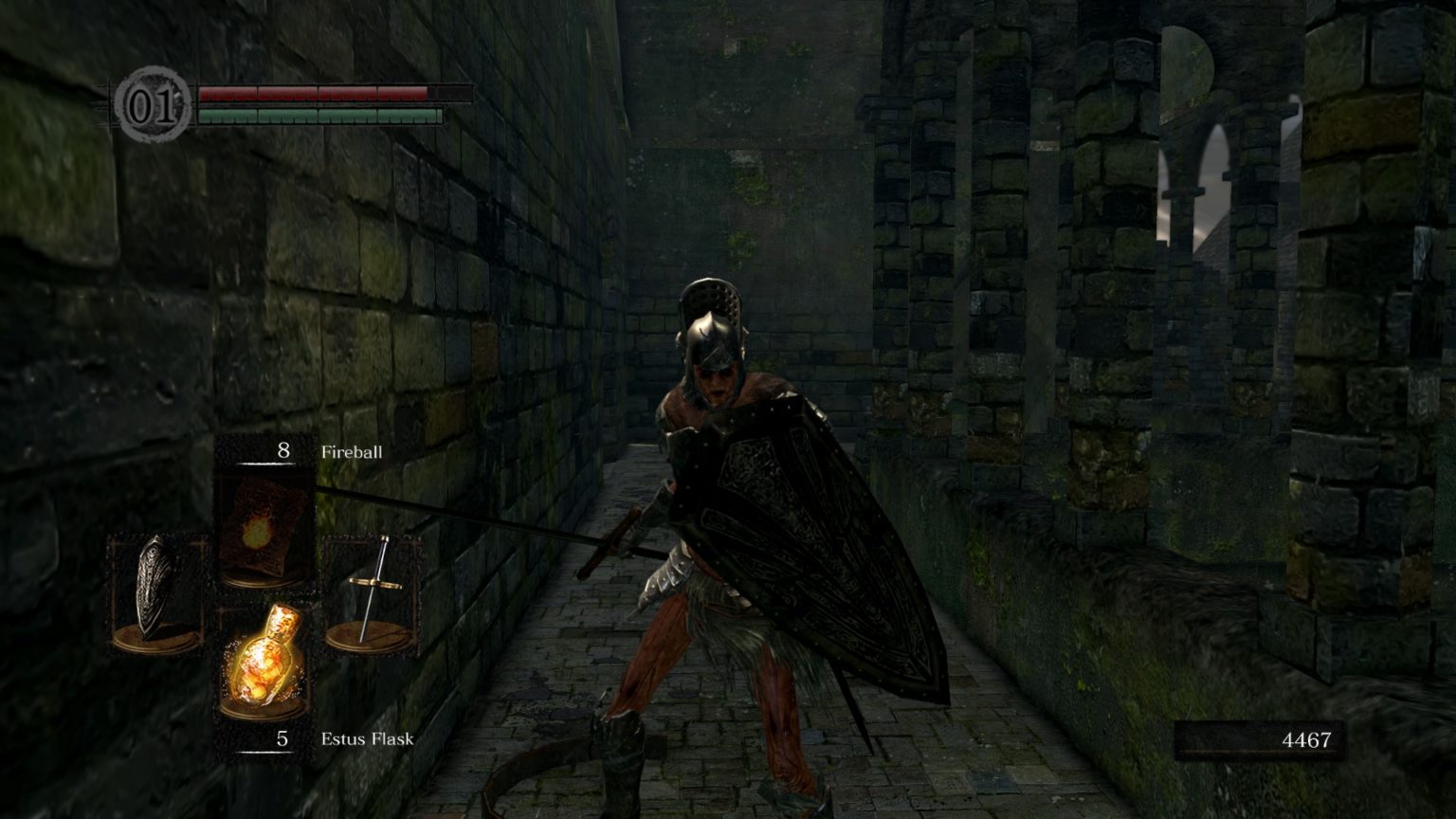Click the number 8 above the Fireball slot

[x=282, y=452]
